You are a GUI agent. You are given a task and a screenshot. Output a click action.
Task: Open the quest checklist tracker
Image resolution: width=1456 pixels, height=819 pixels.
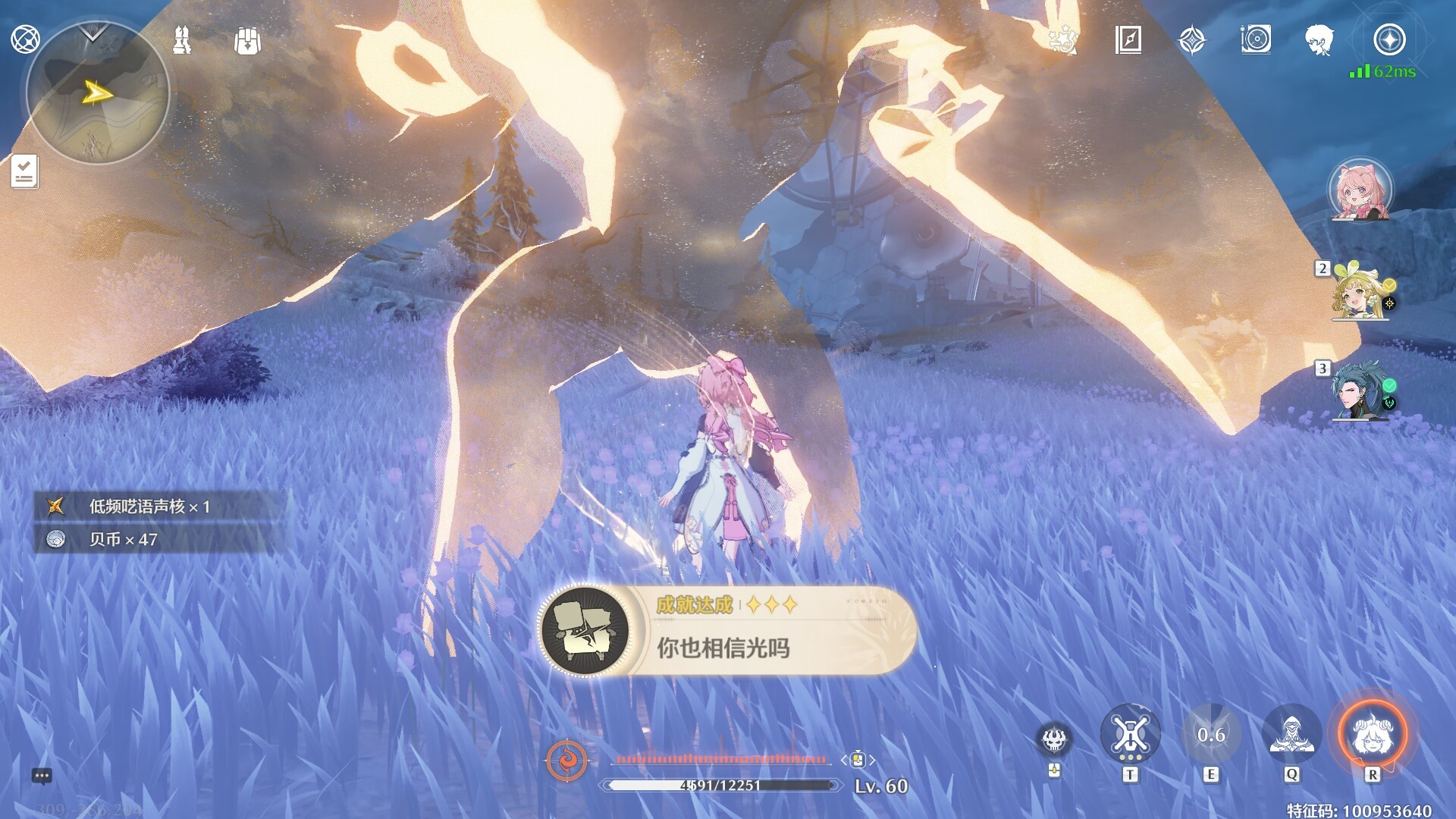coord(24,171)
